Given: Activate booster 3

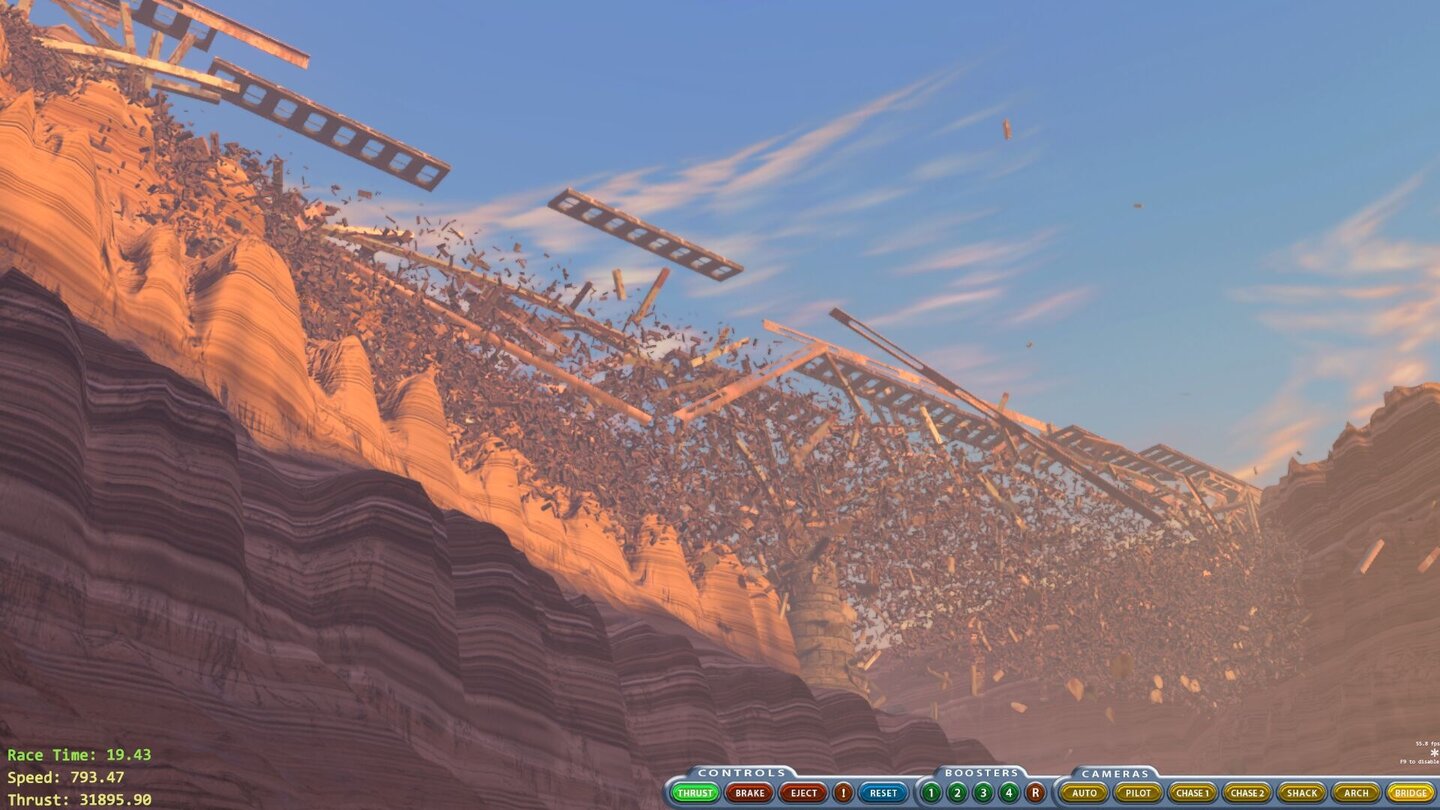Looking at the screenshot, I should click(x=983, y=793).
